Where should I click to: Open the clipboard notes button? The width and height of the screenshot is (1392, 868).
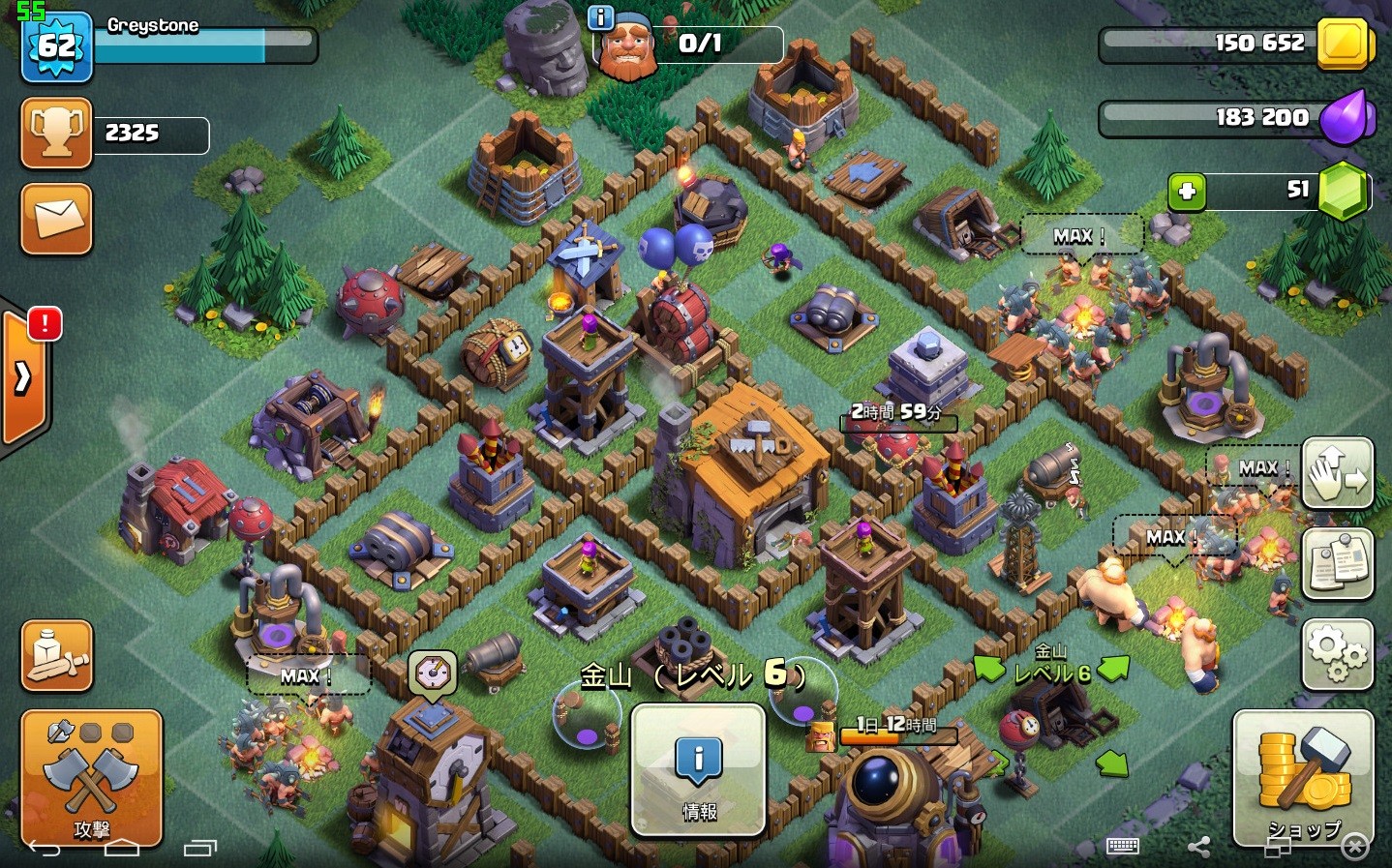(1337, 564)
